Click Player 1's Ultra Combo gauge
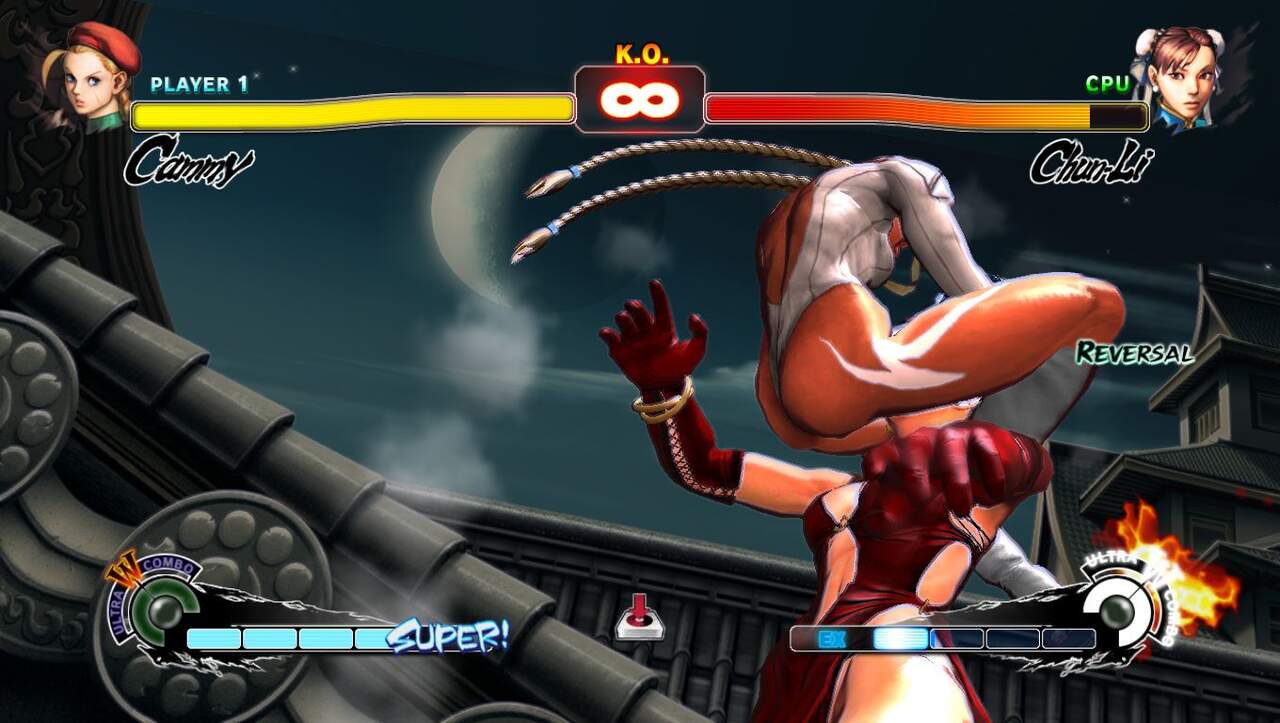1280x723 pixels. point(157,608)
